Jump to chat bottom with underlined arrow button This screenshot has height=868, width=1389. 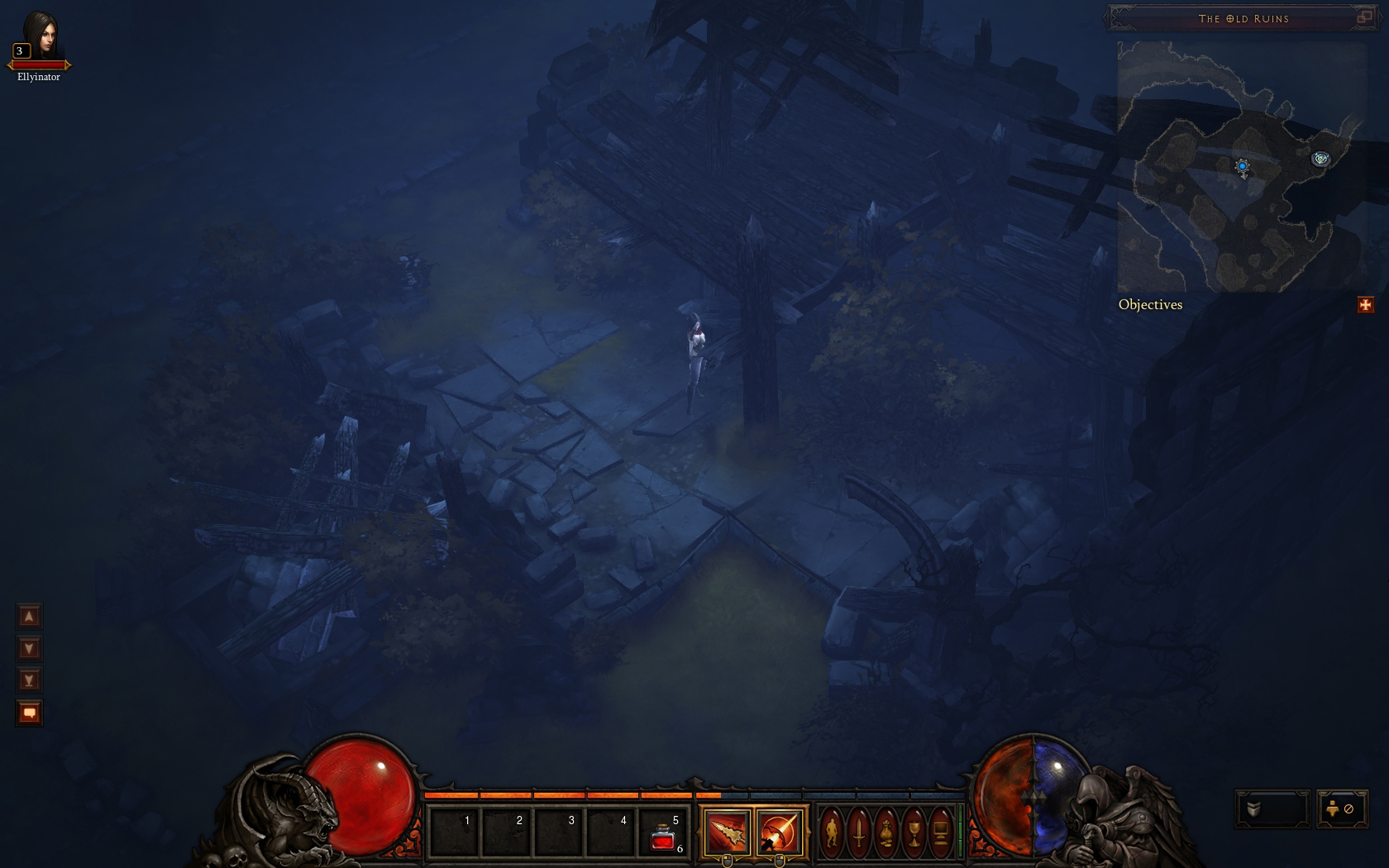[x=29, y=680]
